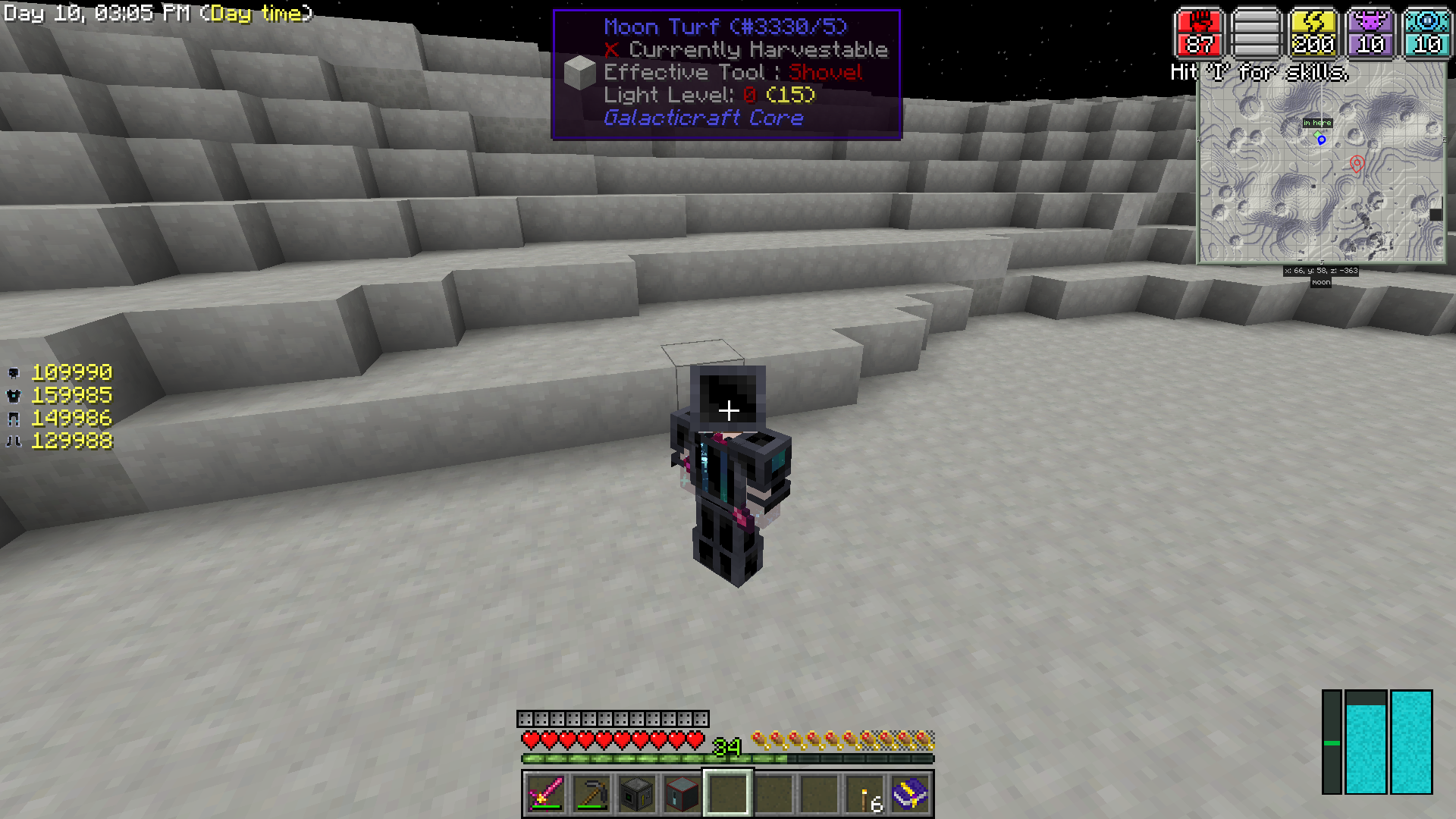Click the leggings durability icon showing 149986
Viewport: 1456px width, 819px height.
(14, 418)
